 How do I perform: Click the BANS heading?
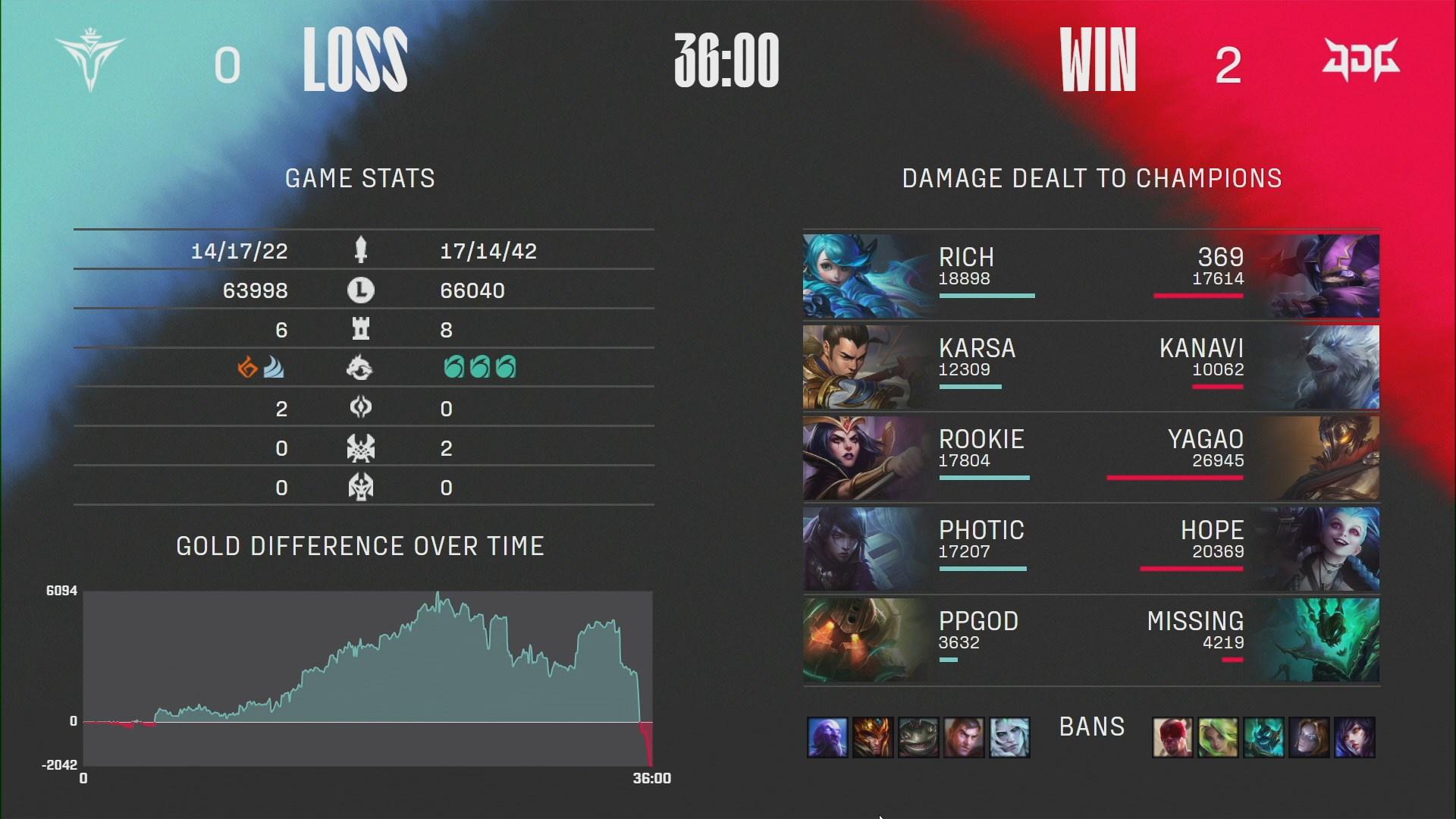tap(1091, 727)
